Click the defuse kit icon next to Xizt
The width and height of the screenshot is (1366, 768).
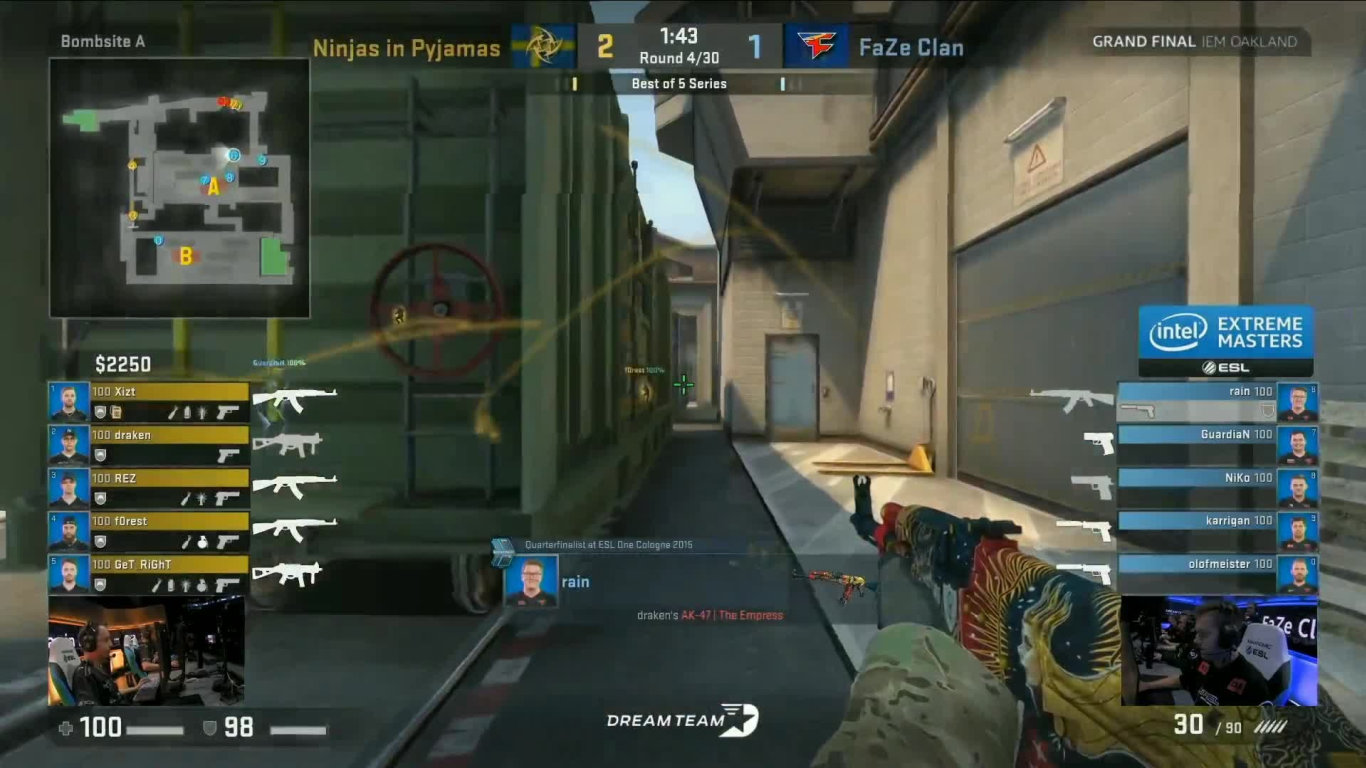(x=114, y=410)
